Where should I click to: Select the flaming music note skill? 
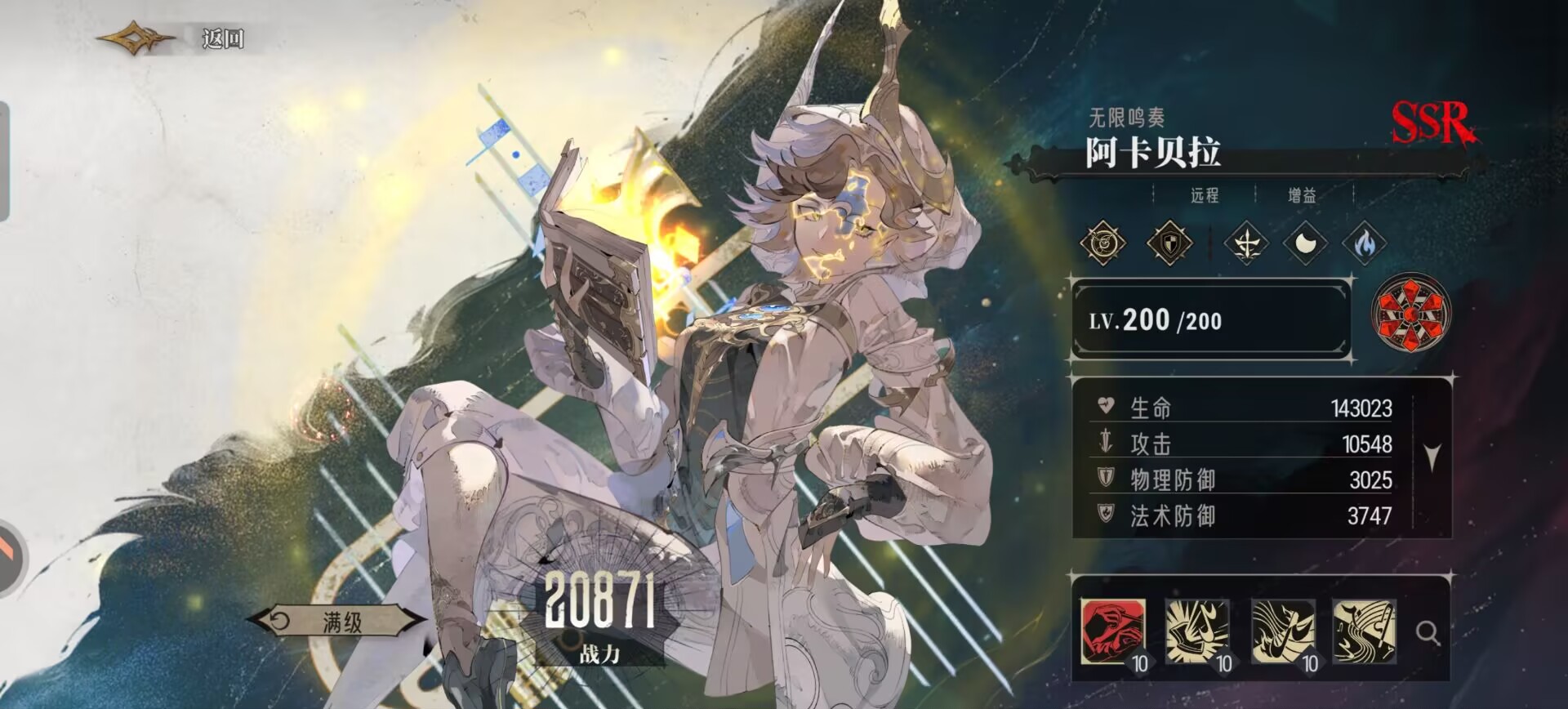1283,631
